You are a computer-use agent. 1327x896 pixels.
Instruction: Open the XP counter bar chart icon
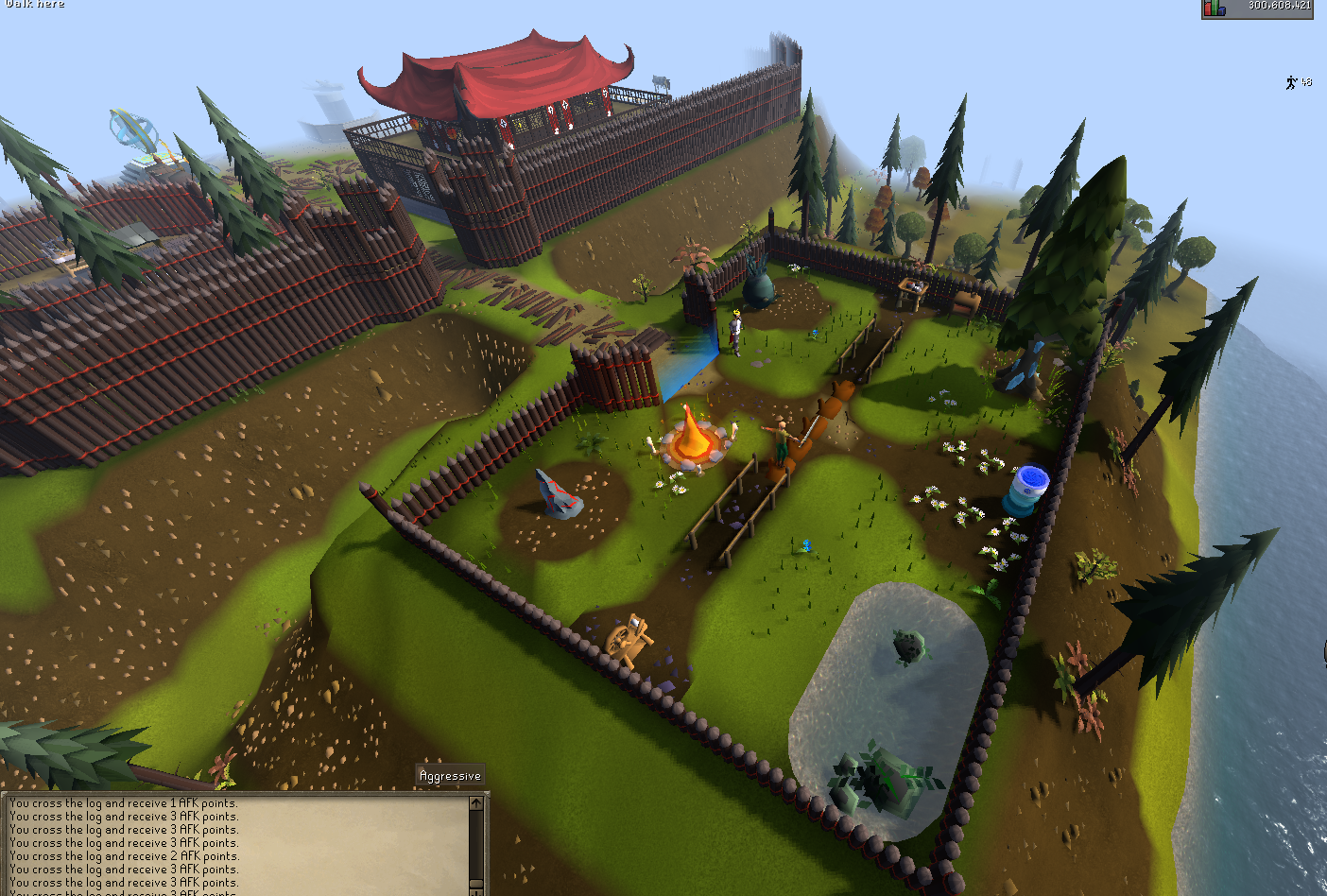[x=1215, y=9]
